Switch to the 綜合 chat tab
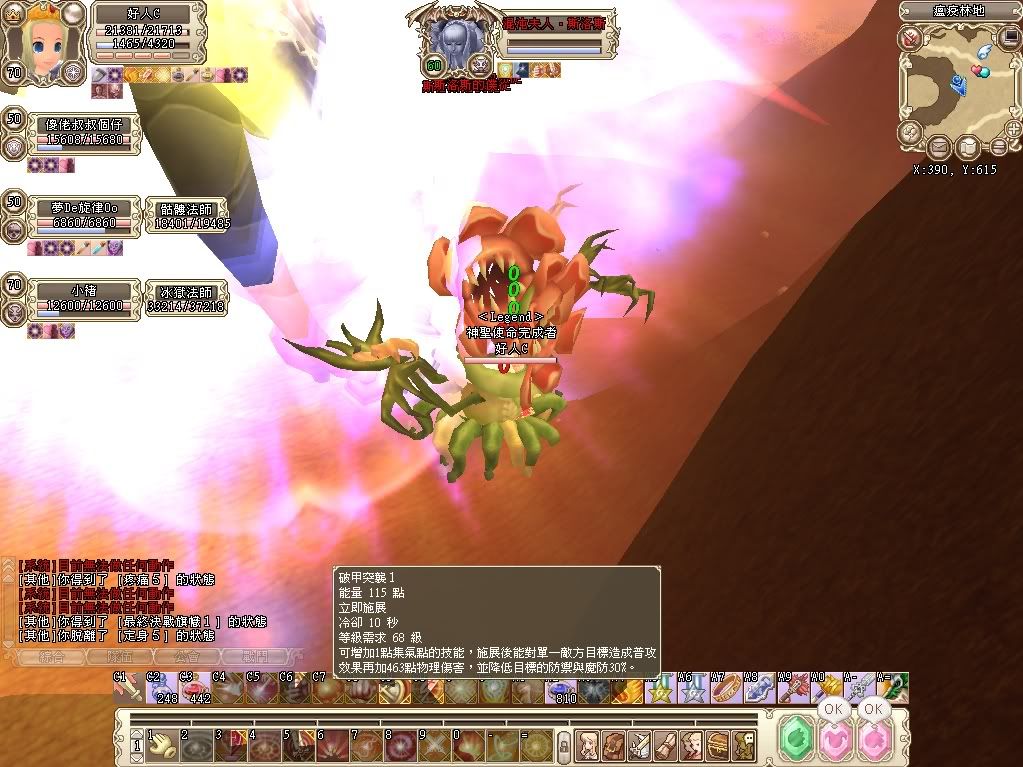The image size is (1023, 767). [52, 657]
